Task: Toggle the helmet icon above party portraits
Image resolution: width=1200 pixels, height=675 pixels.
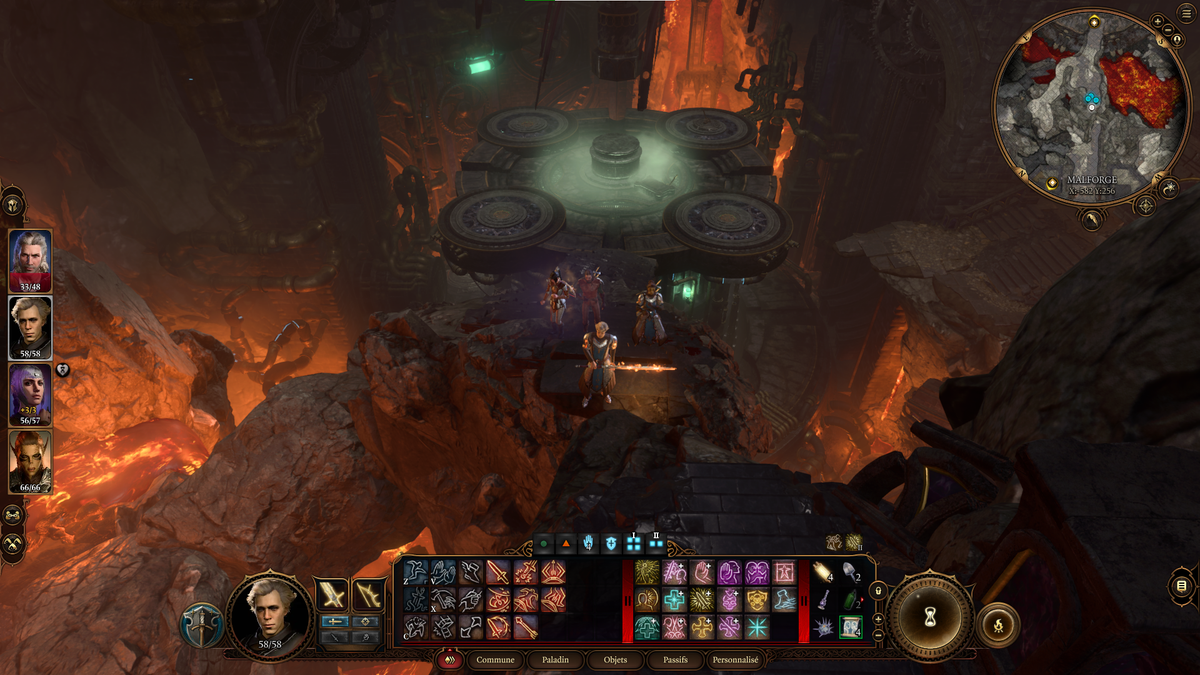Action: [x=13, y=204]
